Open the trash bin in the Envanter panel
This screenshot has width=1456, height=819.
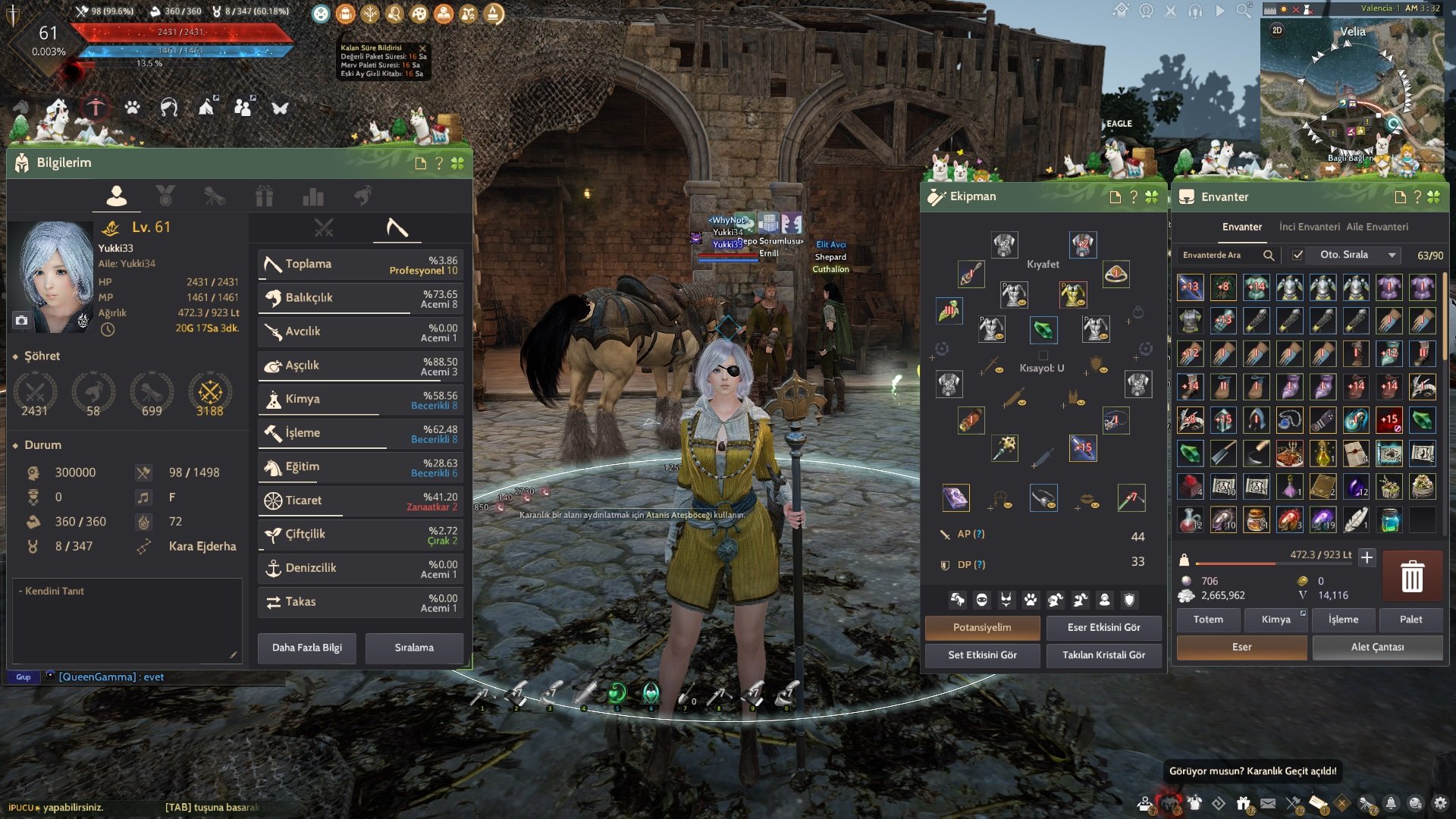pos(1412,576)
